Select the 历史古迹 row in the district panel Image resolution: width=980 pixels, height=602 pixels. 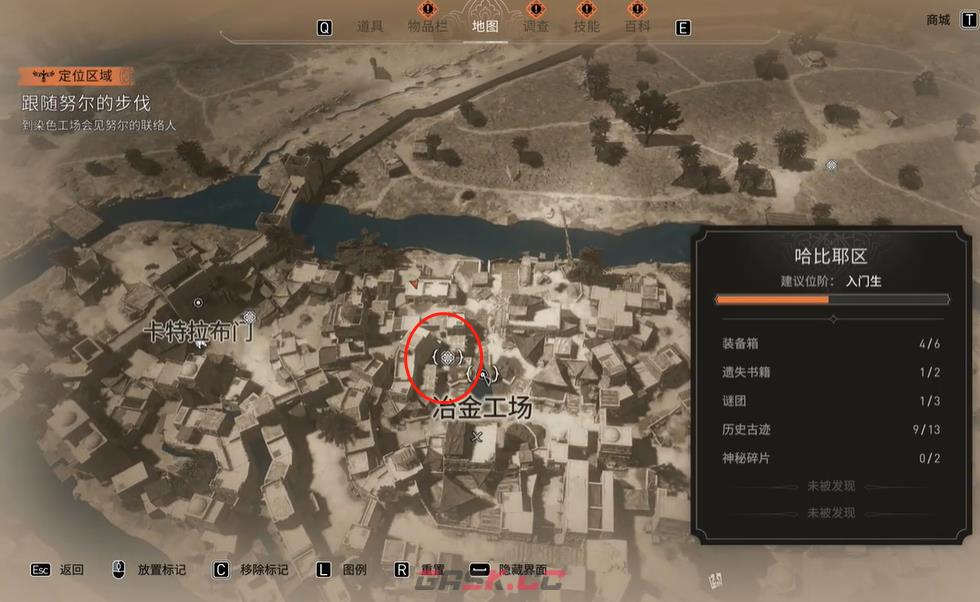pos(832,429)
